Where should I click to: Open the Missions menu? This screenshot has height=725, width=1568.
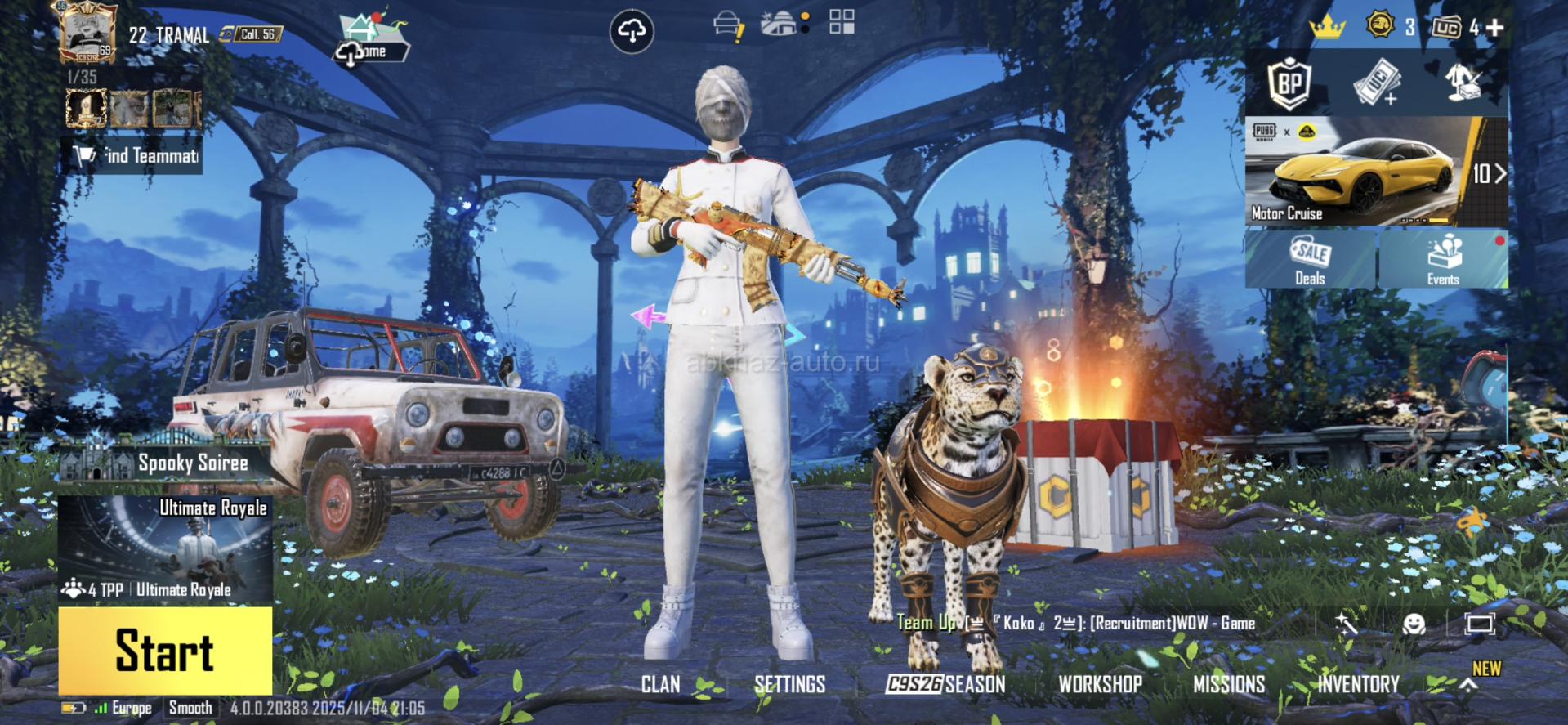(x=1228, y=684)
